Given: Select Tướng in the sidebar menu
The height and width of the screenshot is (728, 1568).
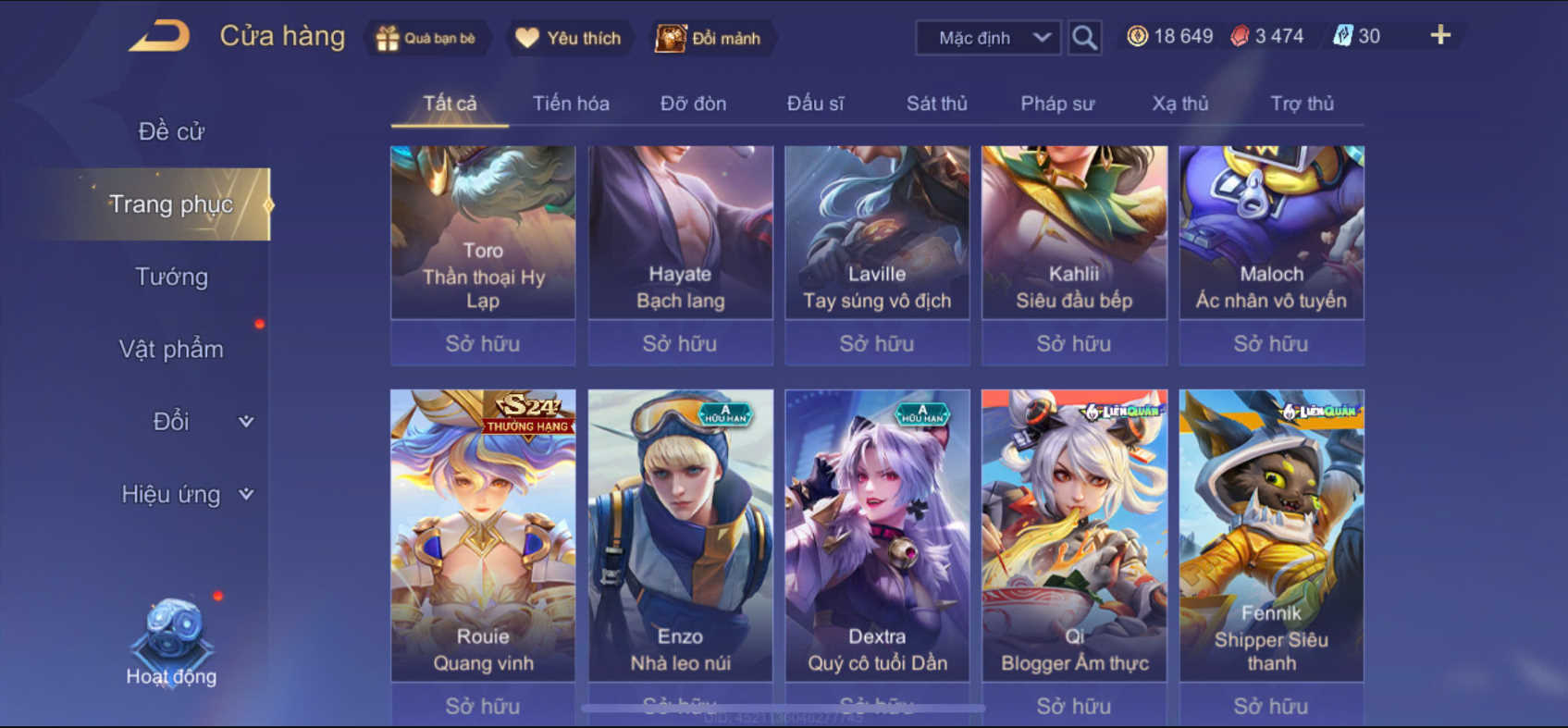Looking at the screenshot, I should pos(169,277).
